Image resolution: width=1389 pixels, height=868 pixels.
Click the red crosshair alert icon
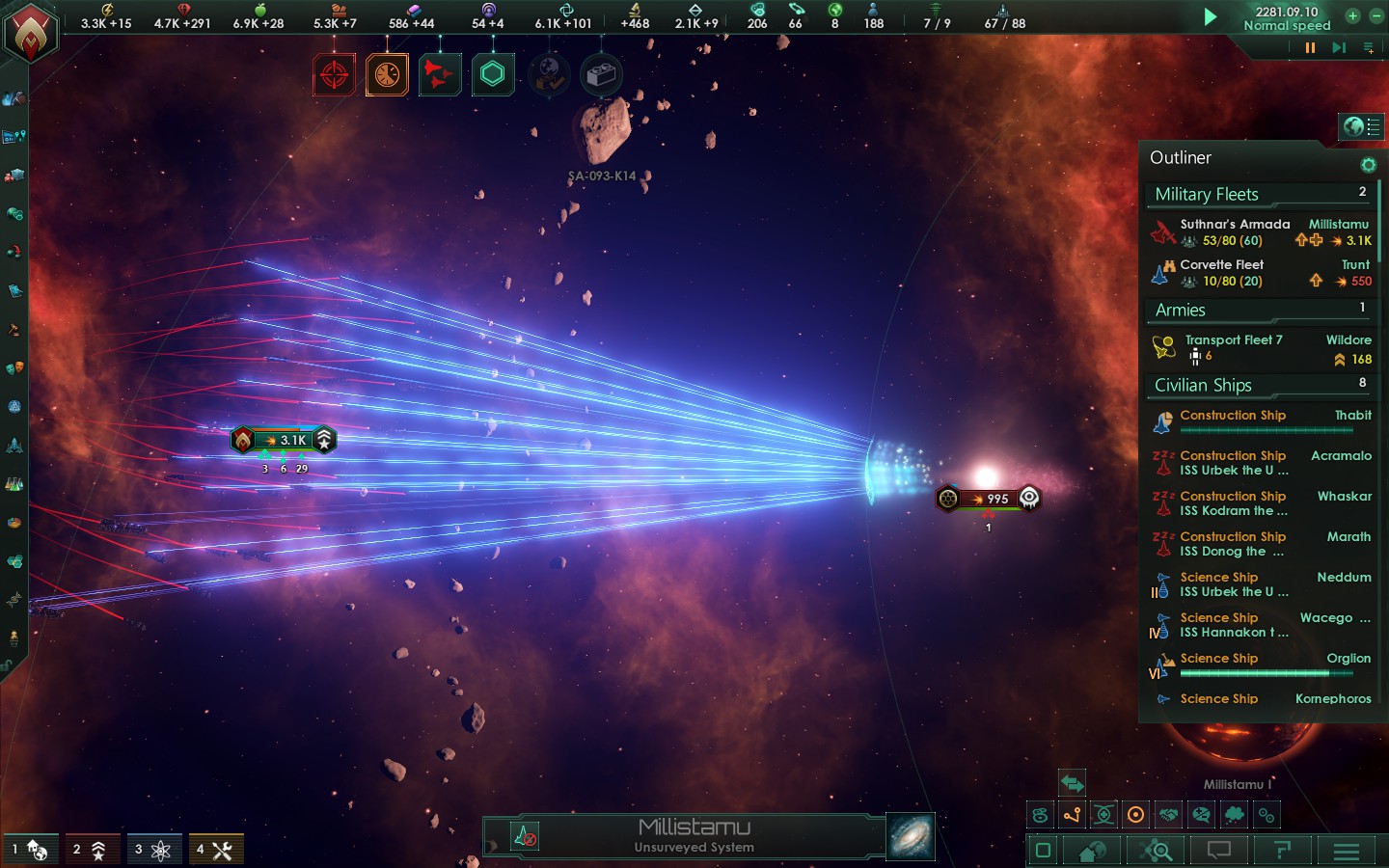(x=335, y=74)
